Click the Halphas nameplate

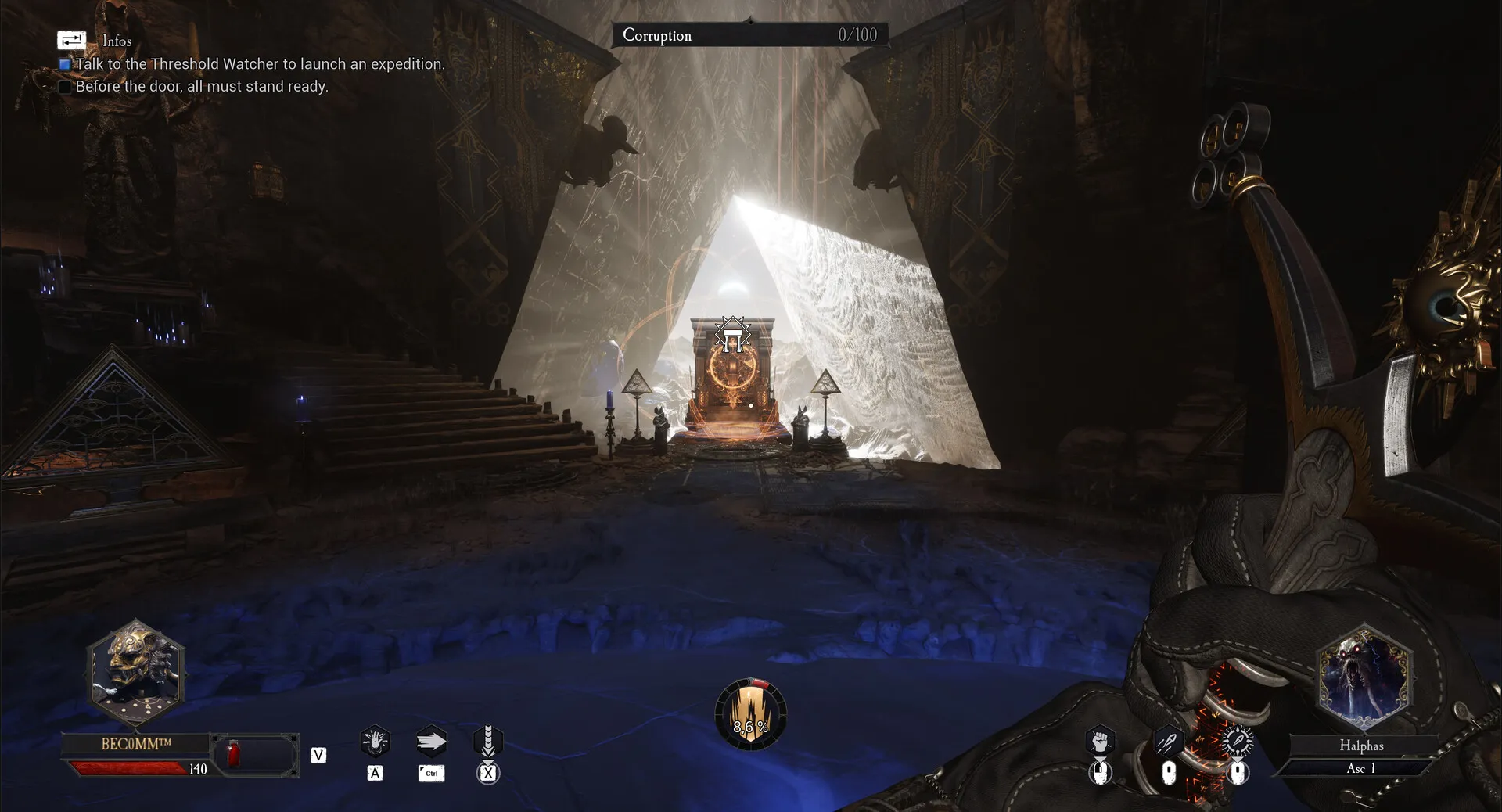point(1362,746)
